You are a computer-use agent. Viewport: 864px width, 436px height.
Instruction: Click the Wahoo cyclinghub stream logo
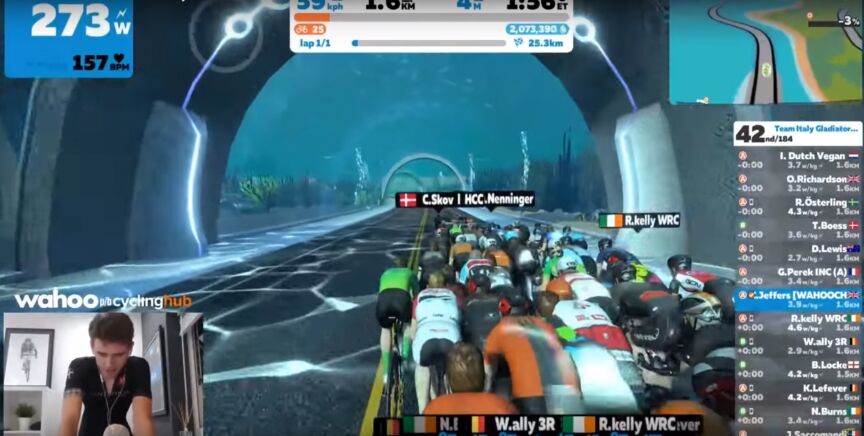coord(101,300)
